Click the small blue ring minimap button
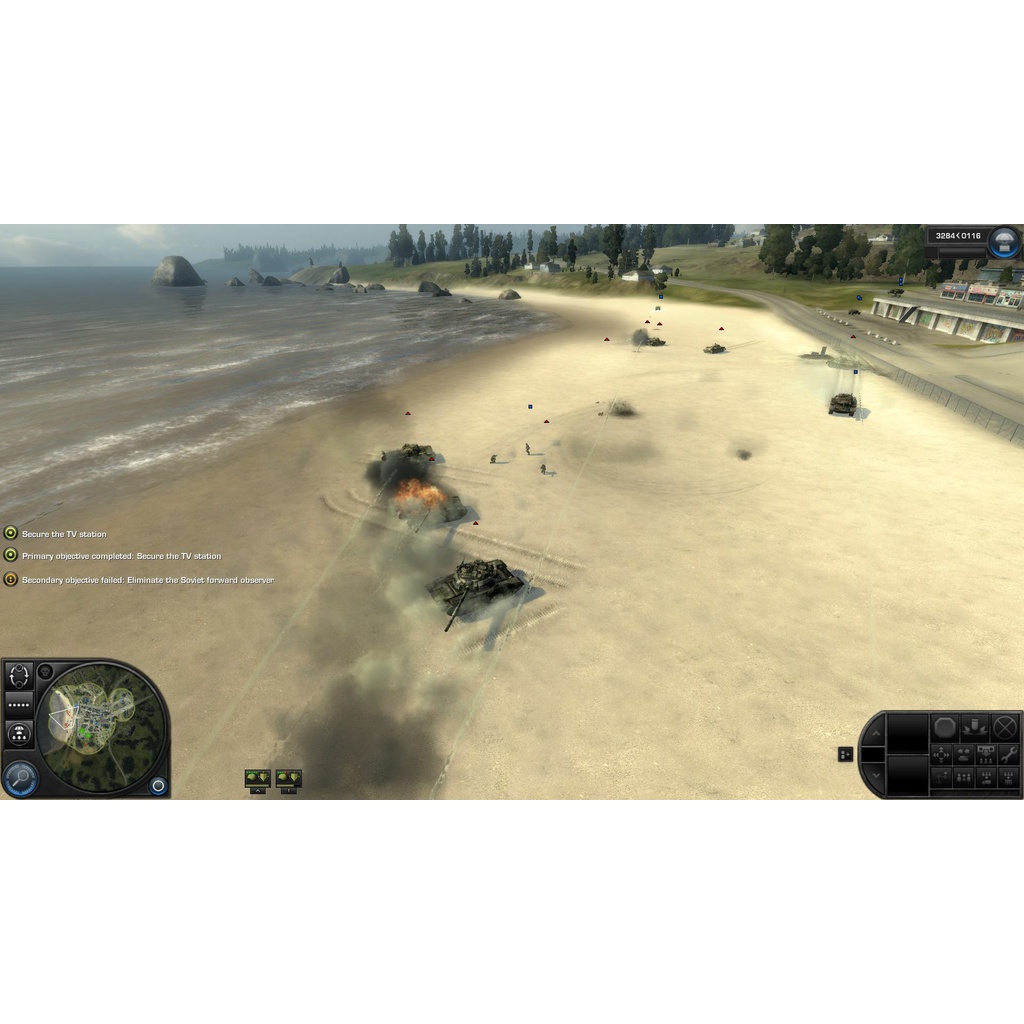The image size is (1024, 1024). [x=158, y=785]
